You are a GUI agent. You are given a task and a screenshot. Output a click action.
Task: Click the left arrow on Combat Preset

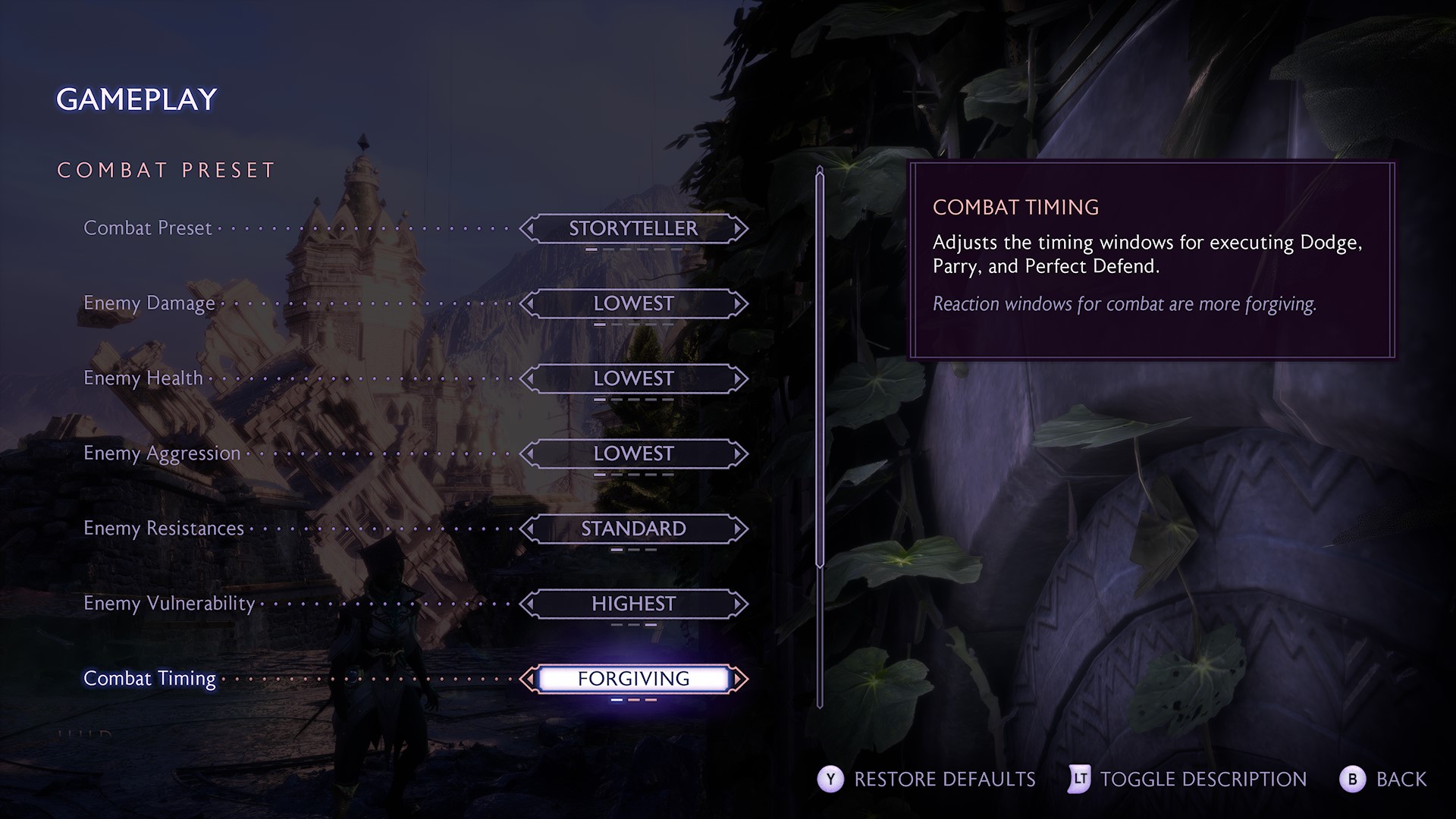[529, 228]
